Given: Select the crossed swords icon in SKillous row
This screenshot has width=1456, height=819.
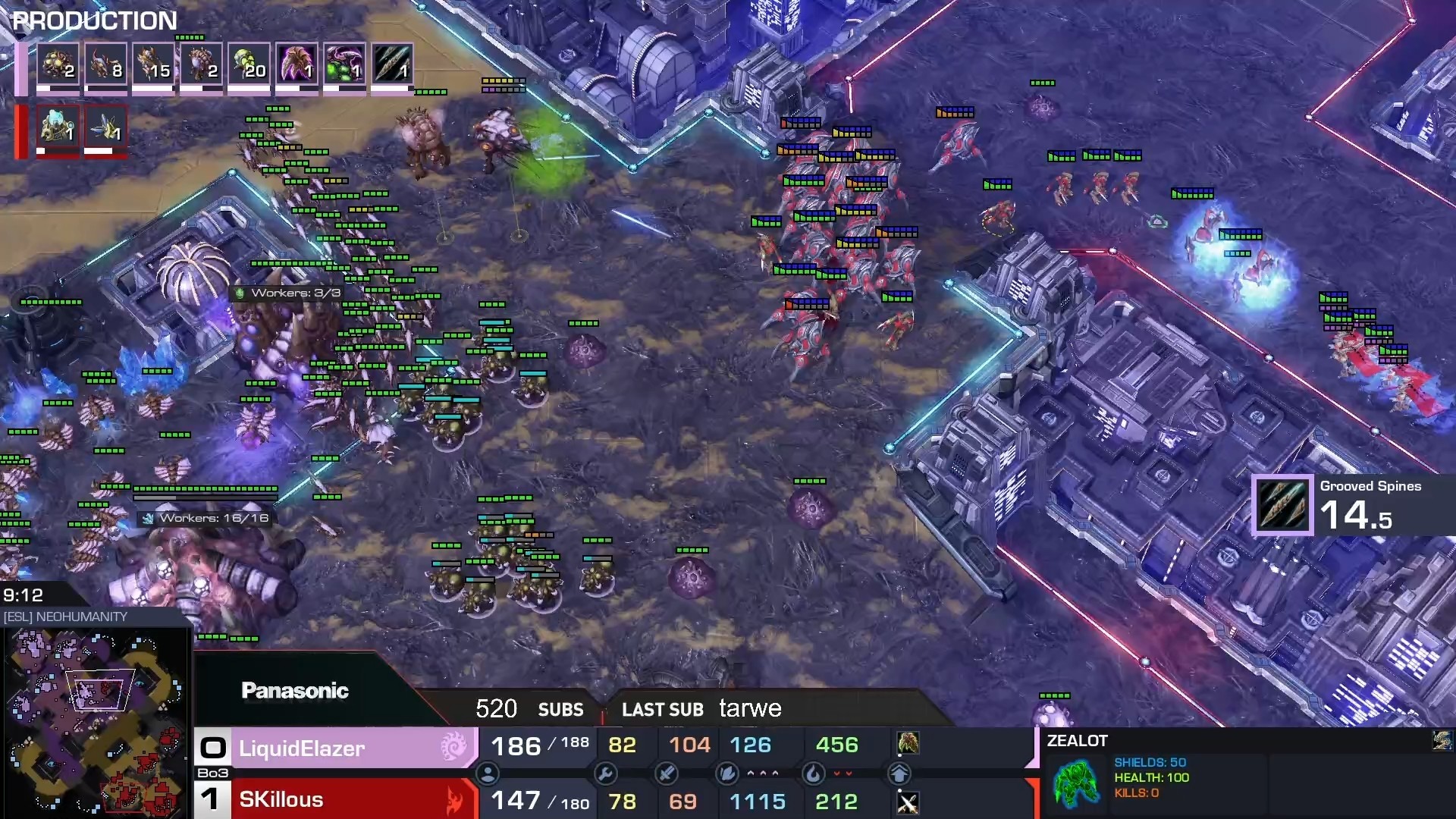Looking at the screenshot, I should pyautogui.click(x=908, y=802).
